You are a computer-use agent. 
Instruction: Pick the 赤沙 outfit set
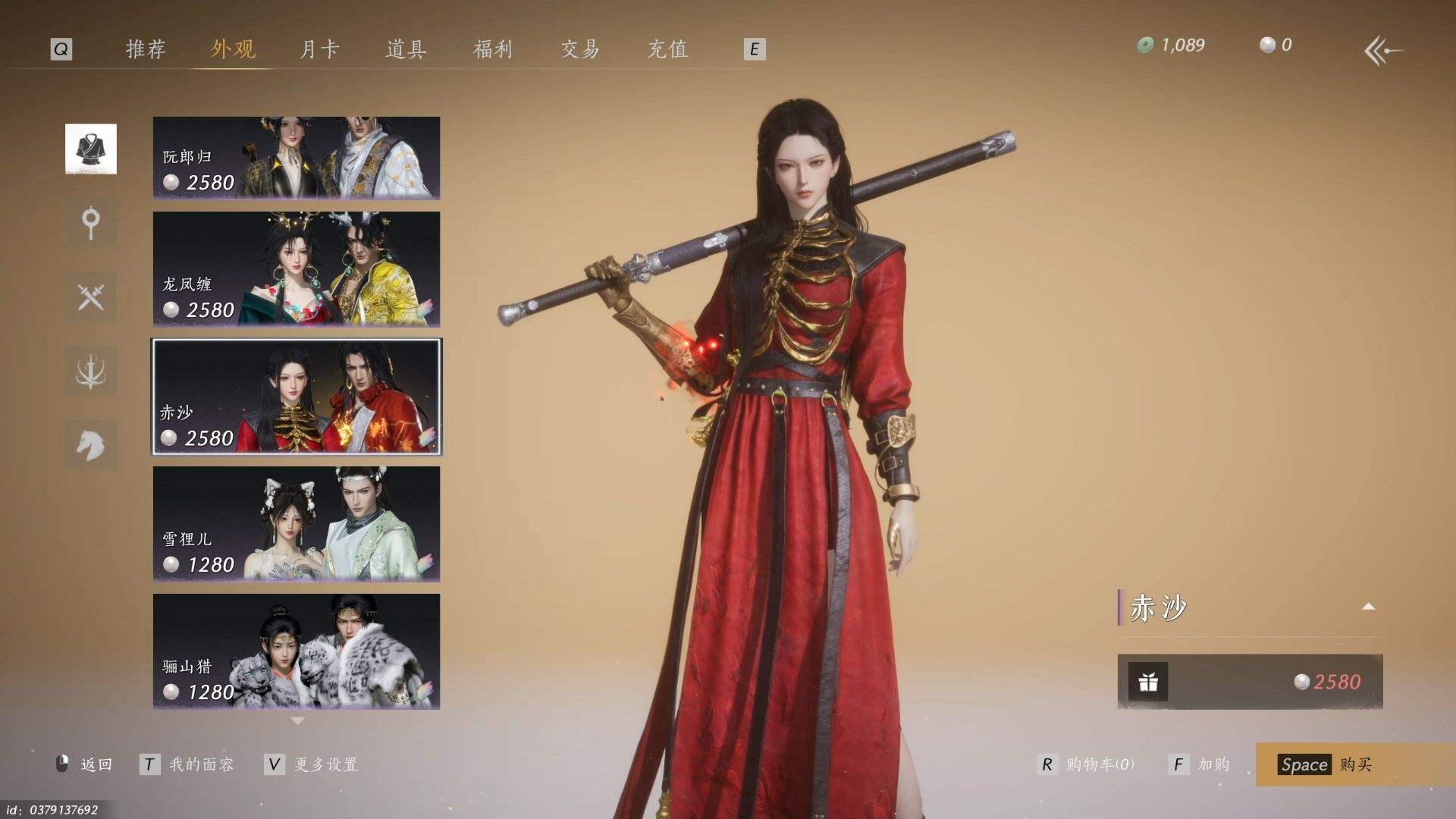[297, 397]
